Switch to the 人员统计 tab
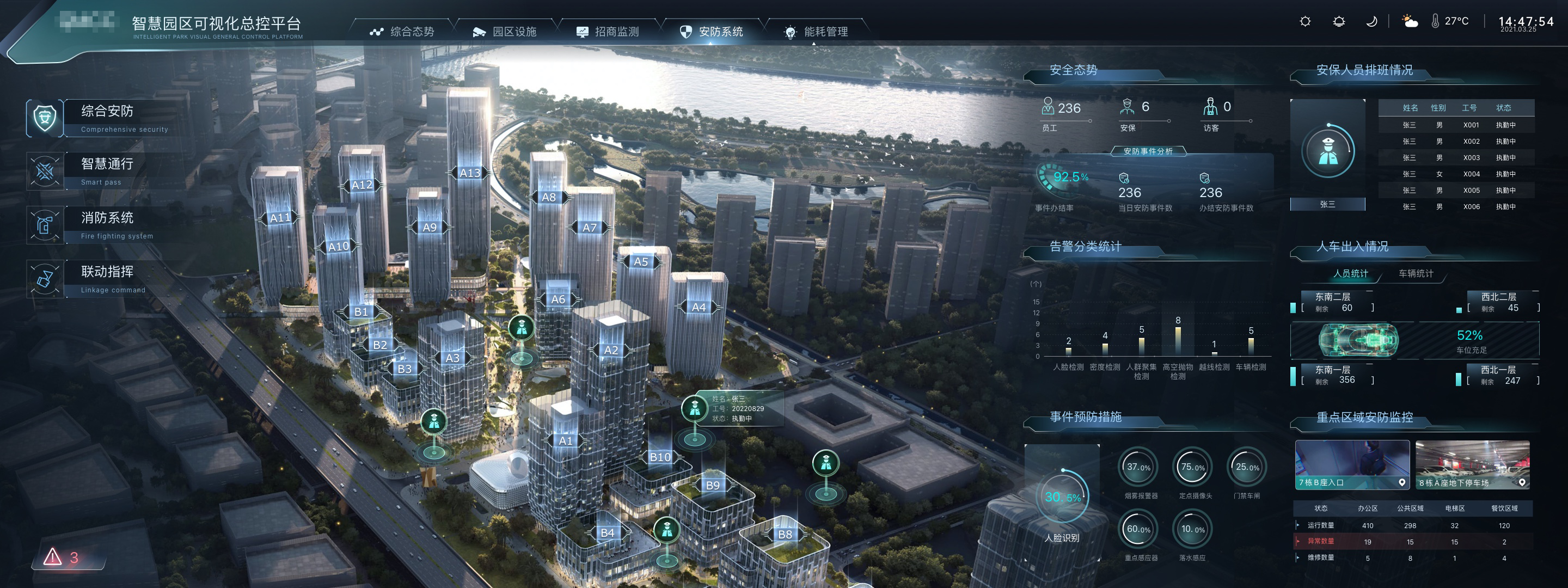 click(1350, 273)
